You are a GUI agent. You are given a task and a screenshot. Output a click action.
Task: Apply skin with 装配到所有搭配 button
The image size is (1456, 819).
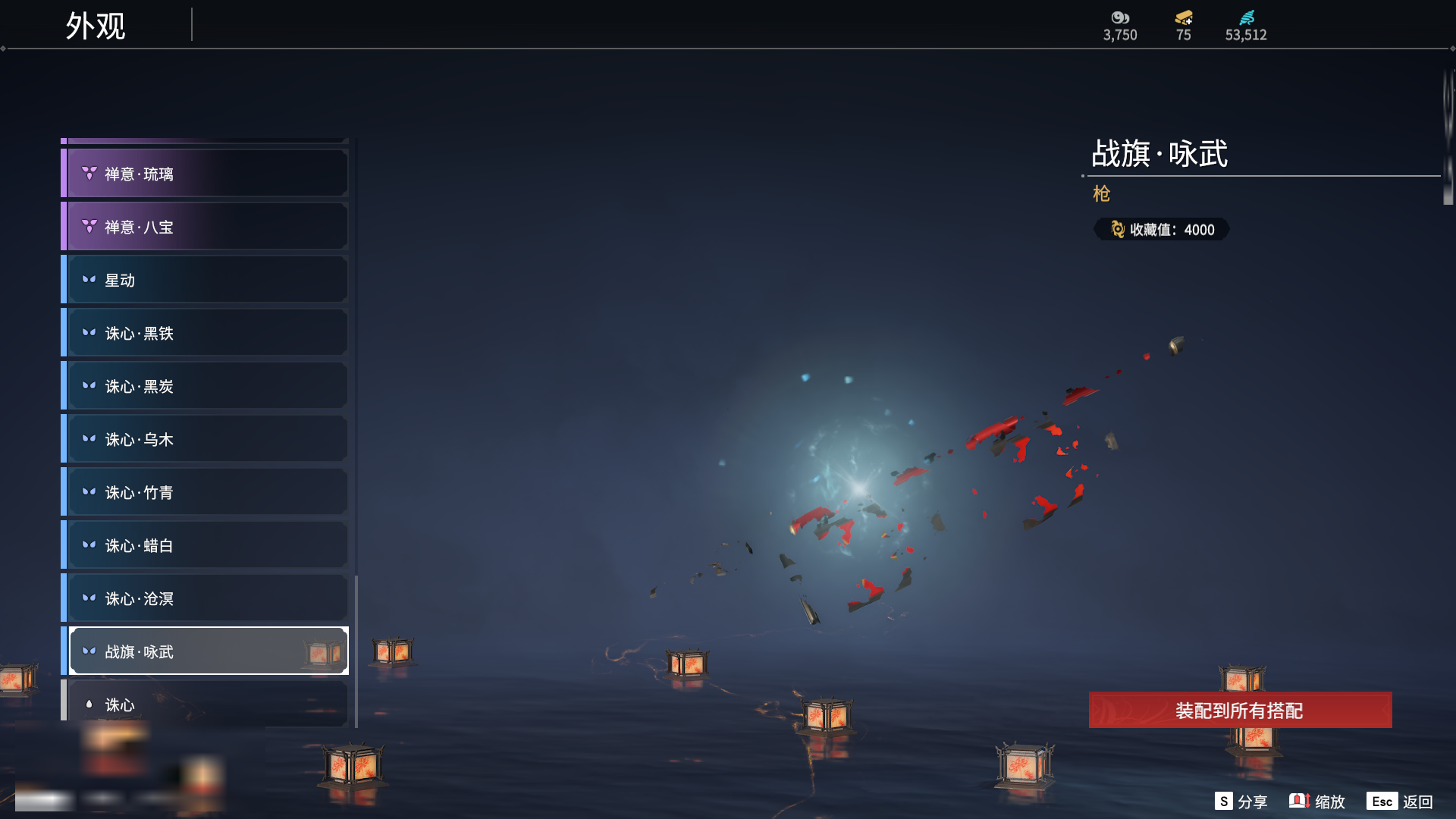click(x=1240, y=711)
